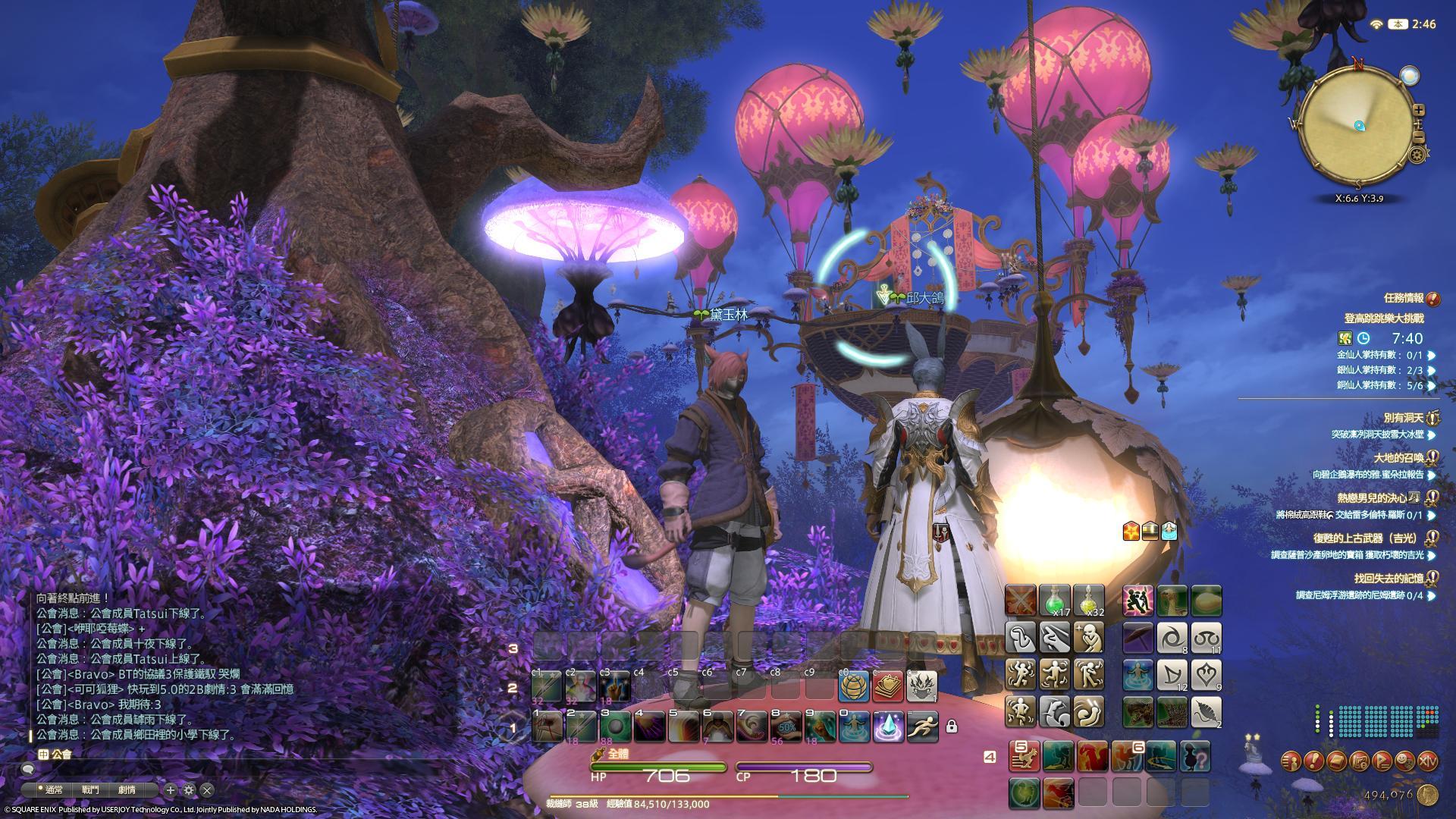Open chat log settings gear

(189, 790)
